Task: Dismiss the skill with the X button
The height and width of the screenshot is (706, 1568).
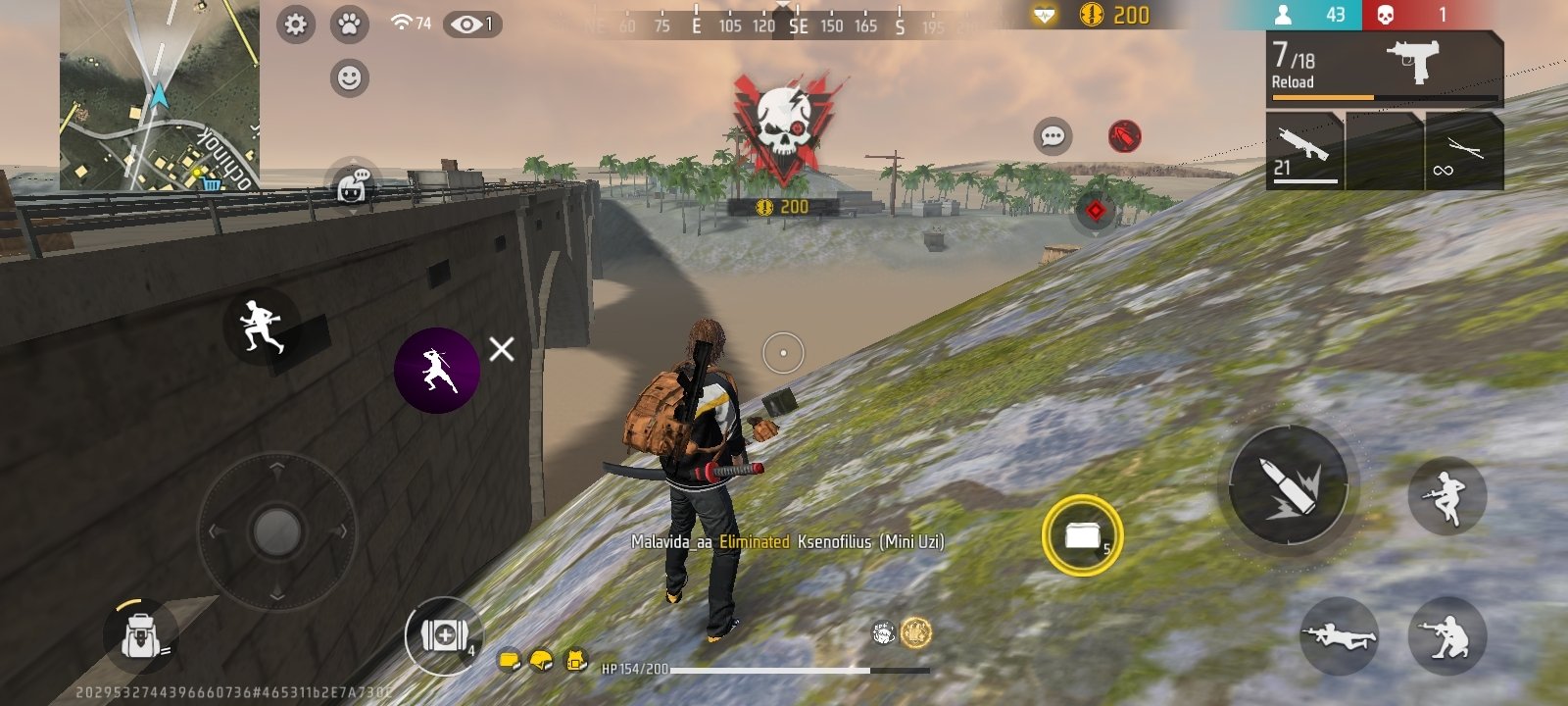Action: click(502, 349)
